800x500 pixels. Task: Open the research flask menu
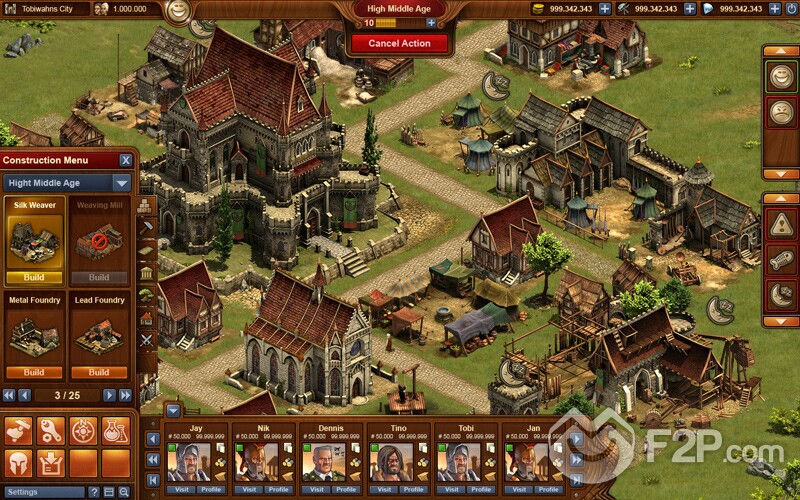coord(115,431)
